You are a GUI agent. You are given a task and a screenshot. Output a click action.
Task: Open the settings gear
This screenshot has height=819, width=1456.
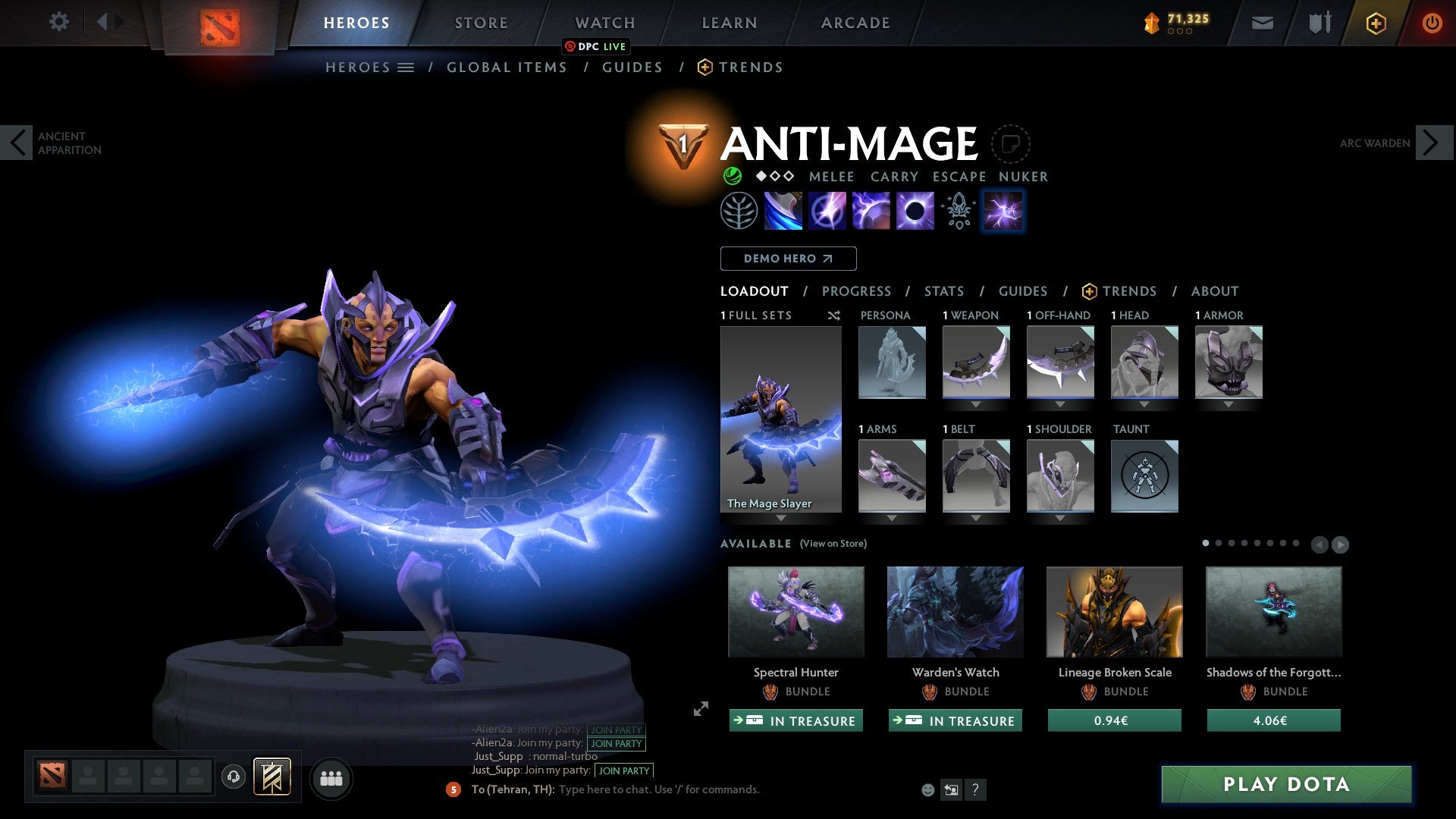click(58, 21)
